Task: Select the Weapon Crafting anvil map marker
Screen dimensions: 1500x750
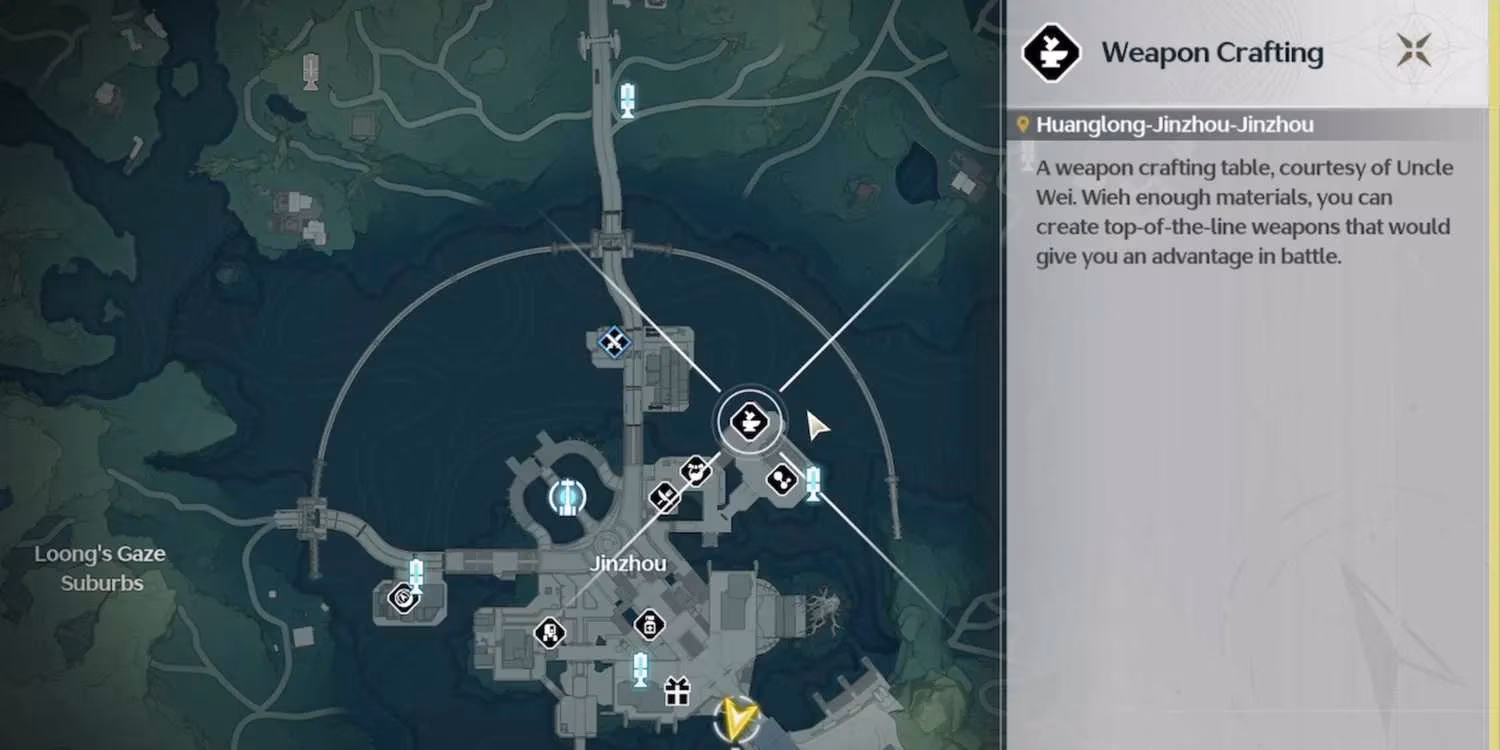Action: pos(748,420)
